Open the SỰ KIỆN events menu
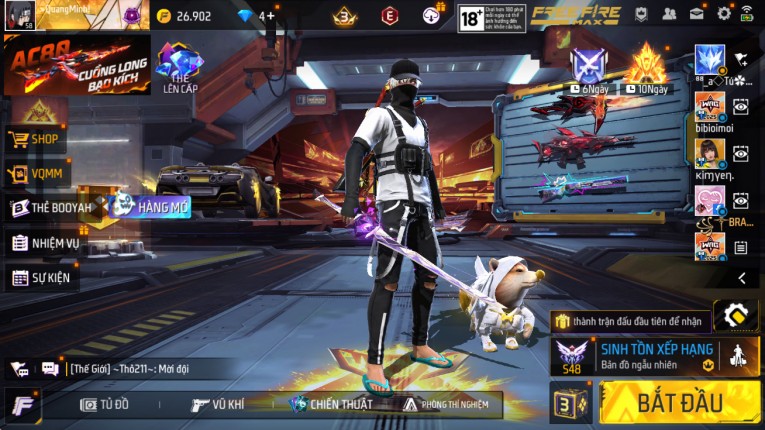Screen dimensions: 765x430 [x=42, y=277]
